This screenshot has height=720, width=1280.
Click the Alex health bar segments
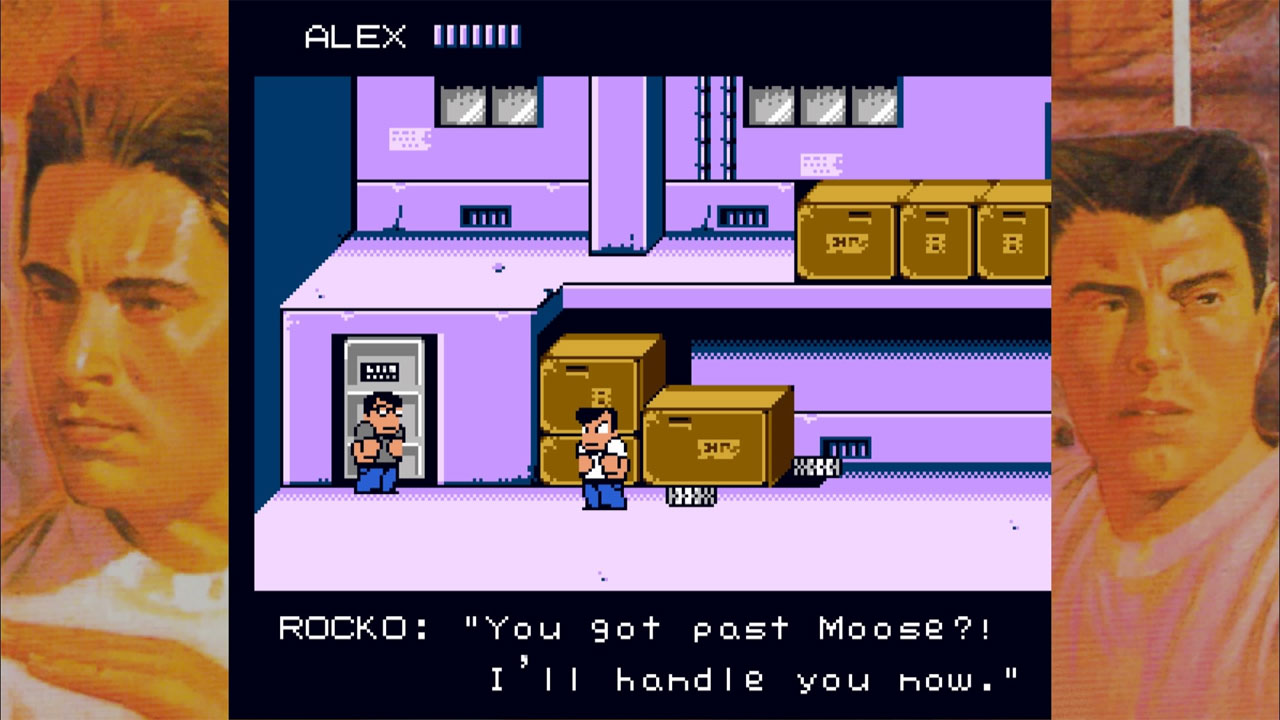pyautogui.click(x=475, y=35)
